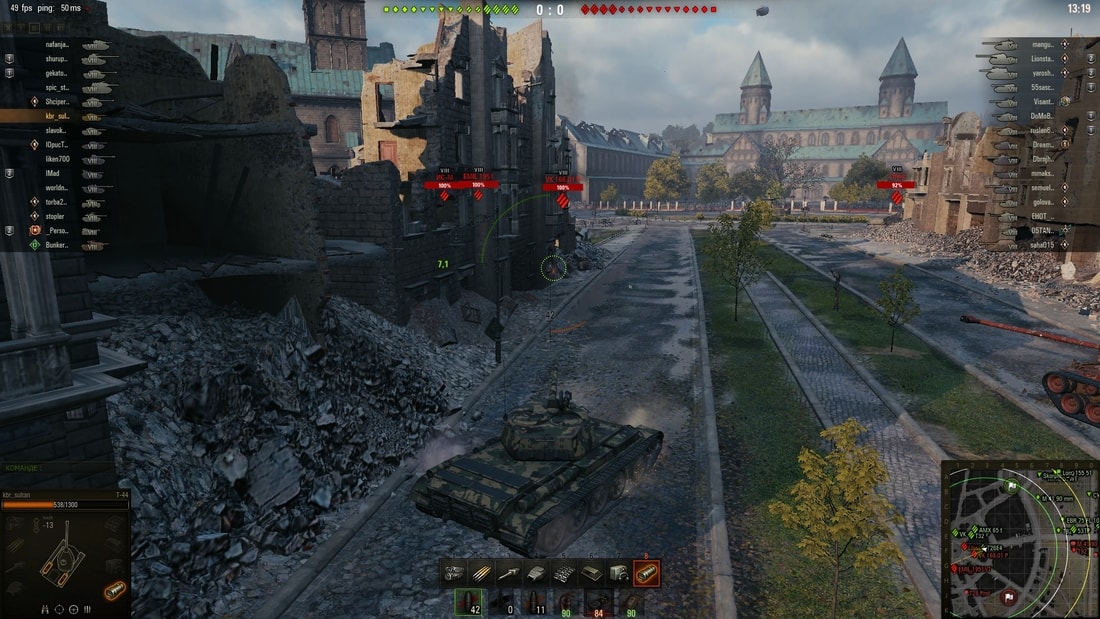1100x619 pixels.
Task: Click the tracks module icon in the damage bar
Action: click(564, 573)
